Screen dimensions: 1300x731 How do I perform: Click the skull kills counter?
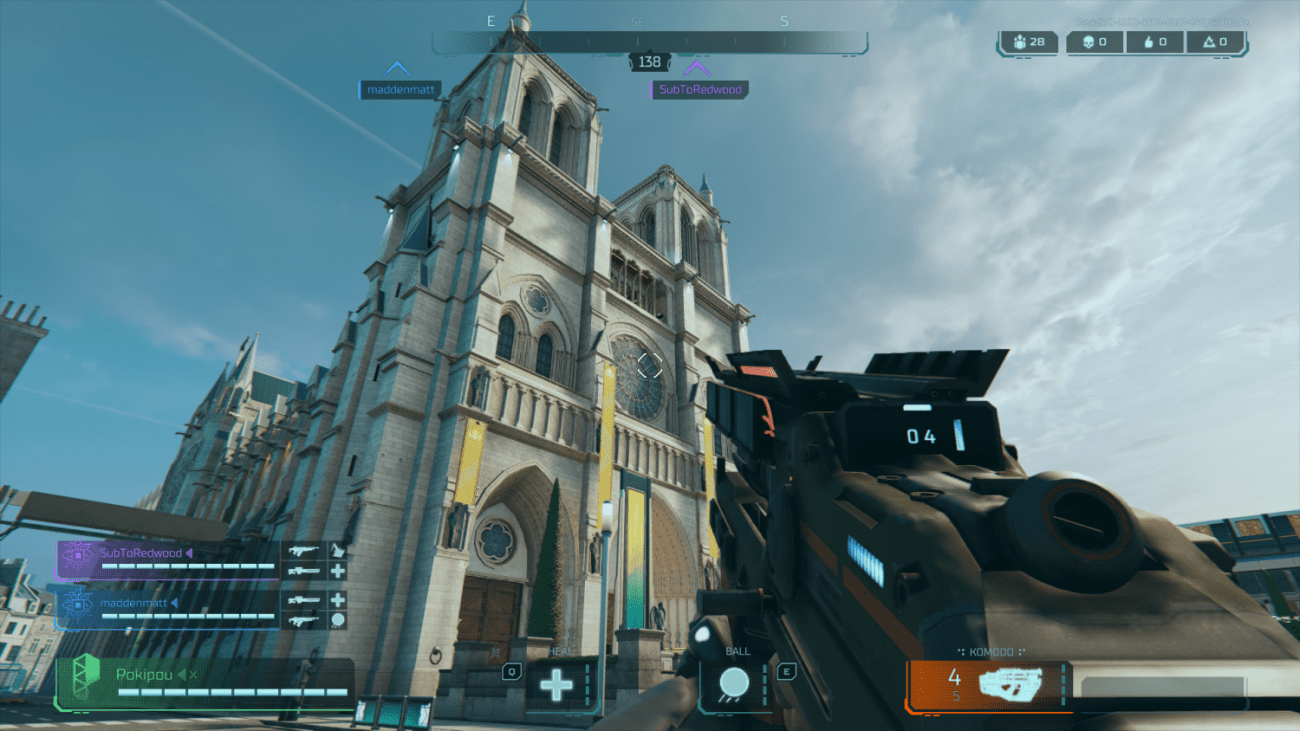click(1089, 42)
